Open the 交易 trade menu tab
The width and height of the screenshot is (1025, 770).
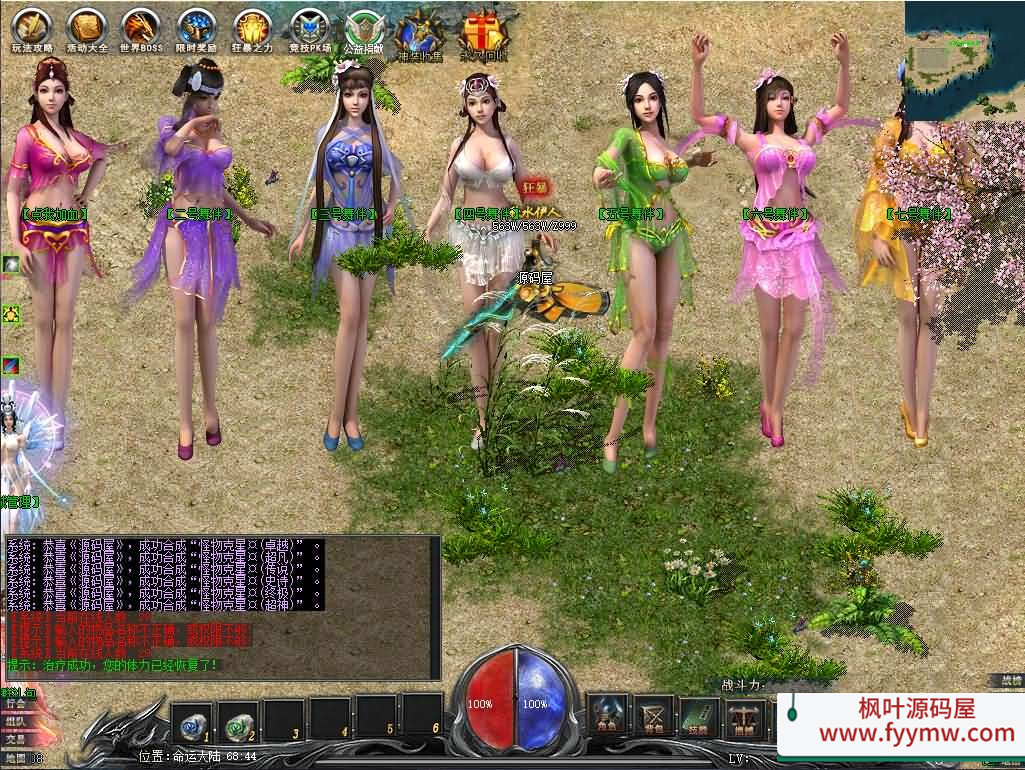tap(15, 739)
